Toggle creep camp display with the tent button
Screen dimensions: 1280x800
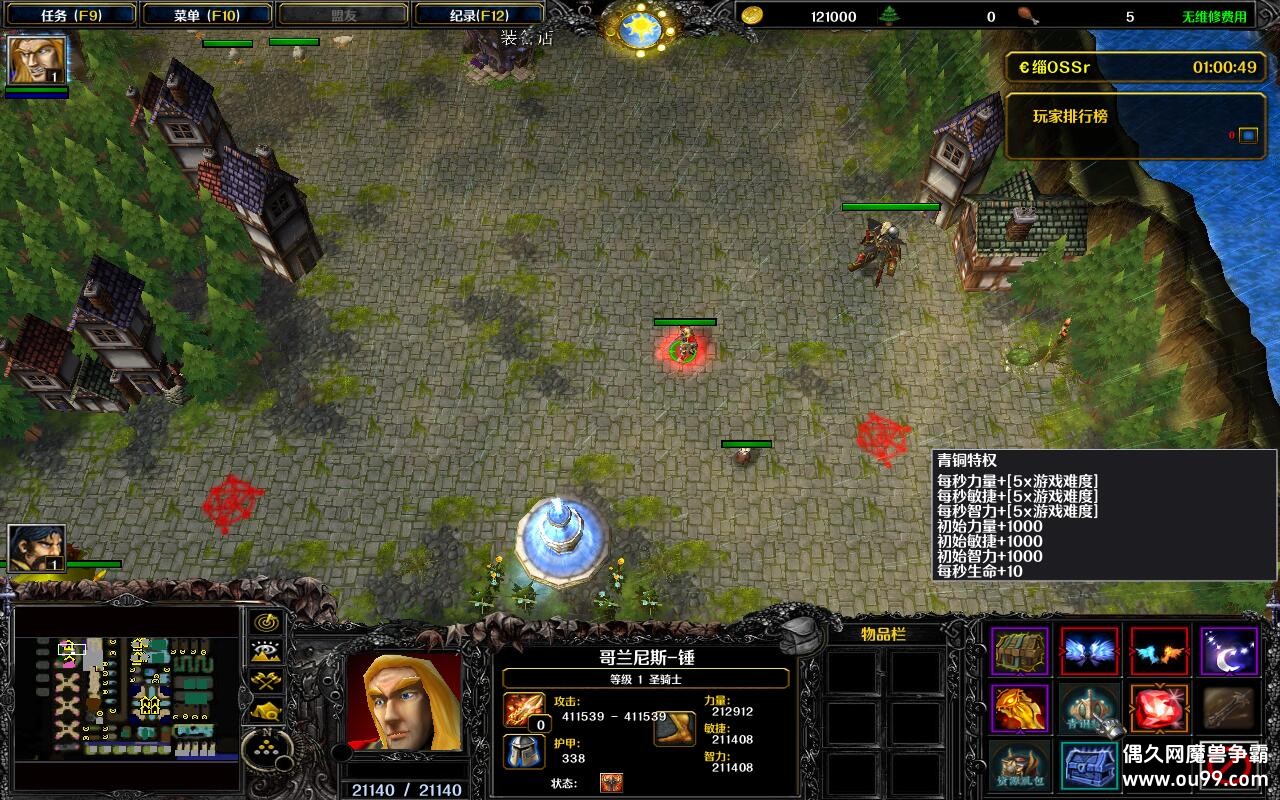266,712
